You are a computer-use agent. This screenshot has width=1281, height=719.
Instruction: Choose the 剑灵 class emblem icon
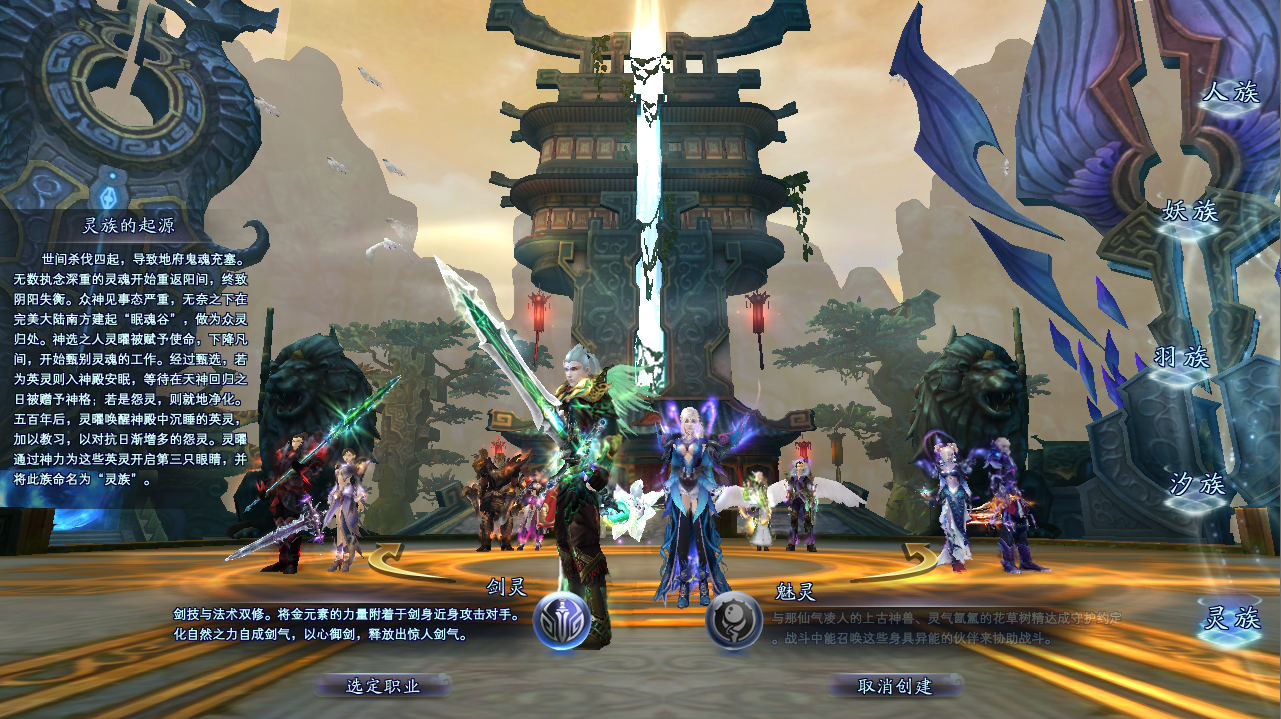click(562, 621)
